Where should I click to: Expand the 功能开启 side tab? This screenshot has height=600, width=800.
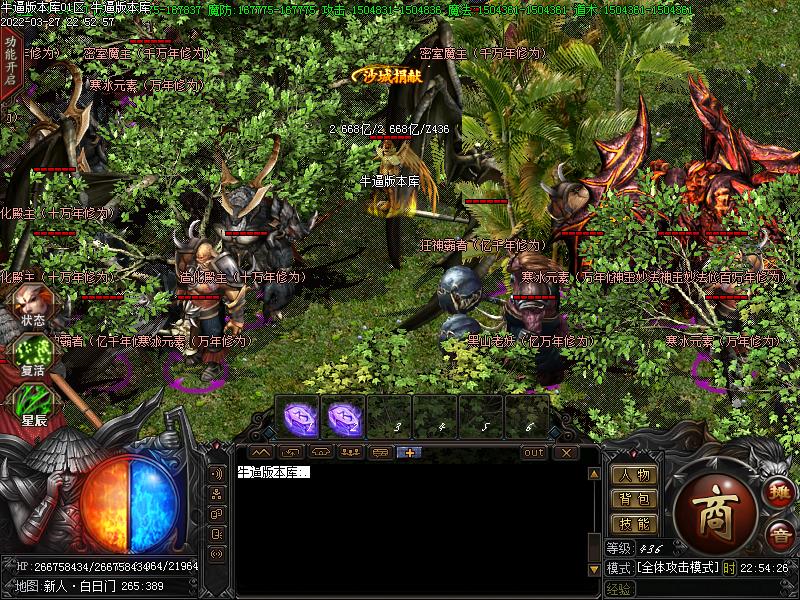pyautogui.click(x=10, y=60)
